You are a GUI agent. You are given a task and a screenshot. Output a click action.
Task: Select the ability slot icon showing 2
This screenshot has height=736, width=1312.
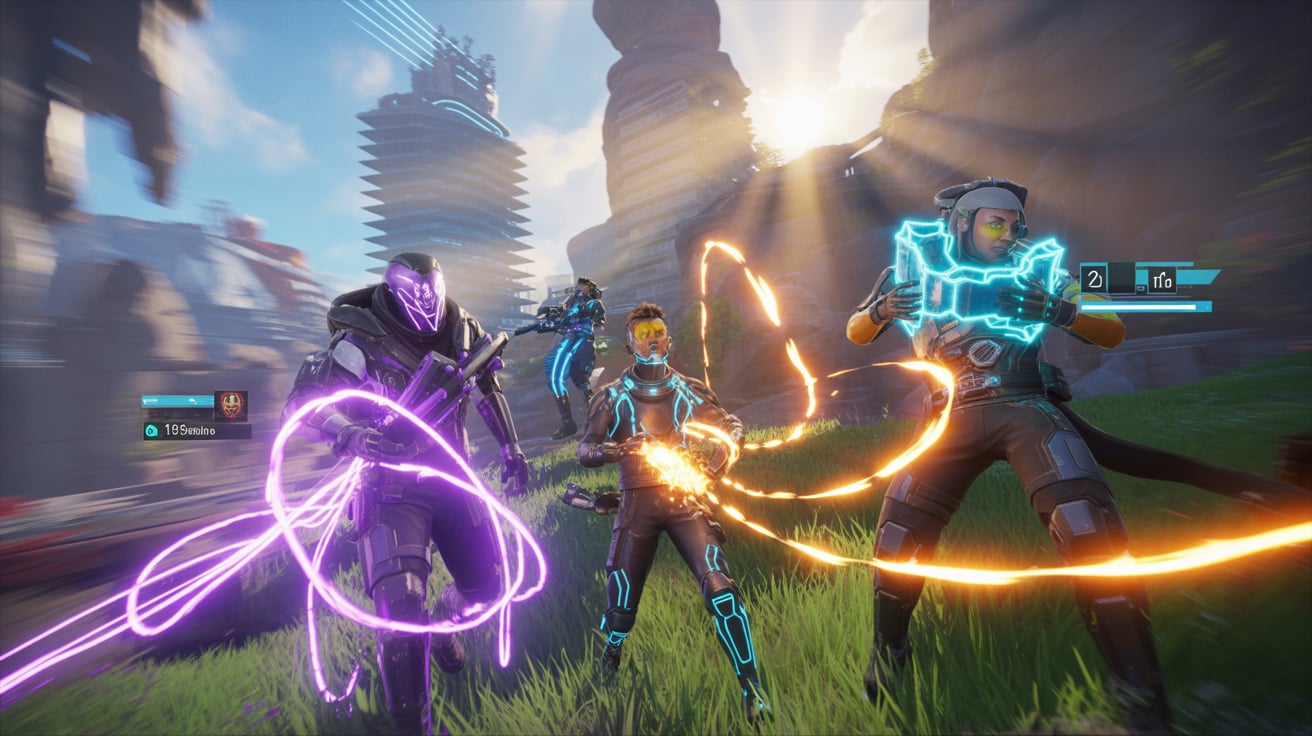tap(1094, 278)
